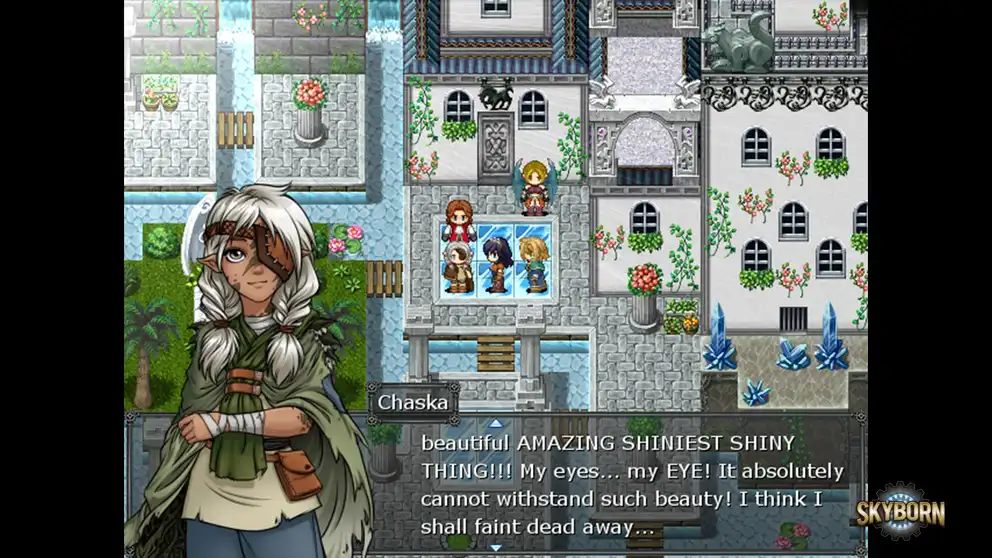992x558 pixels.
Task: Click the dialogue's down scroll arrow
Action: pyautogui.click(x=495, y=547)
